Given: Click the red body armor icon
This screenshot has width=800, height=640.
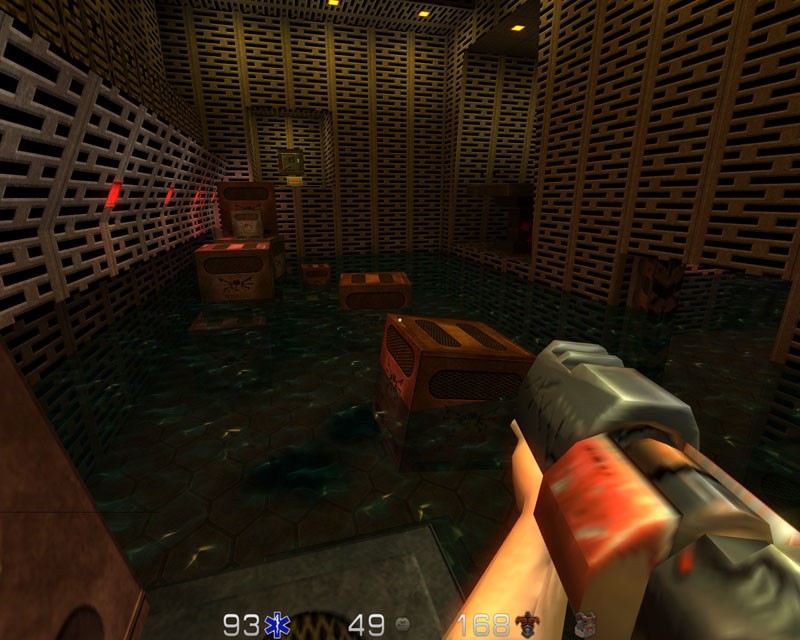Looking at the screenshot, I should click(525, 626).
